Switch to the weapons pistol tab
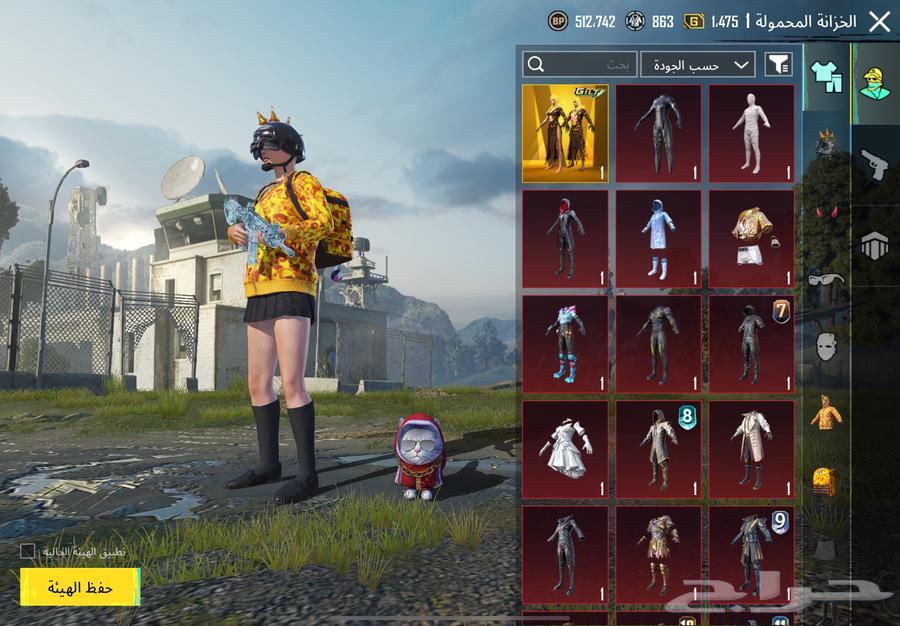 click(x=875, y=165)
